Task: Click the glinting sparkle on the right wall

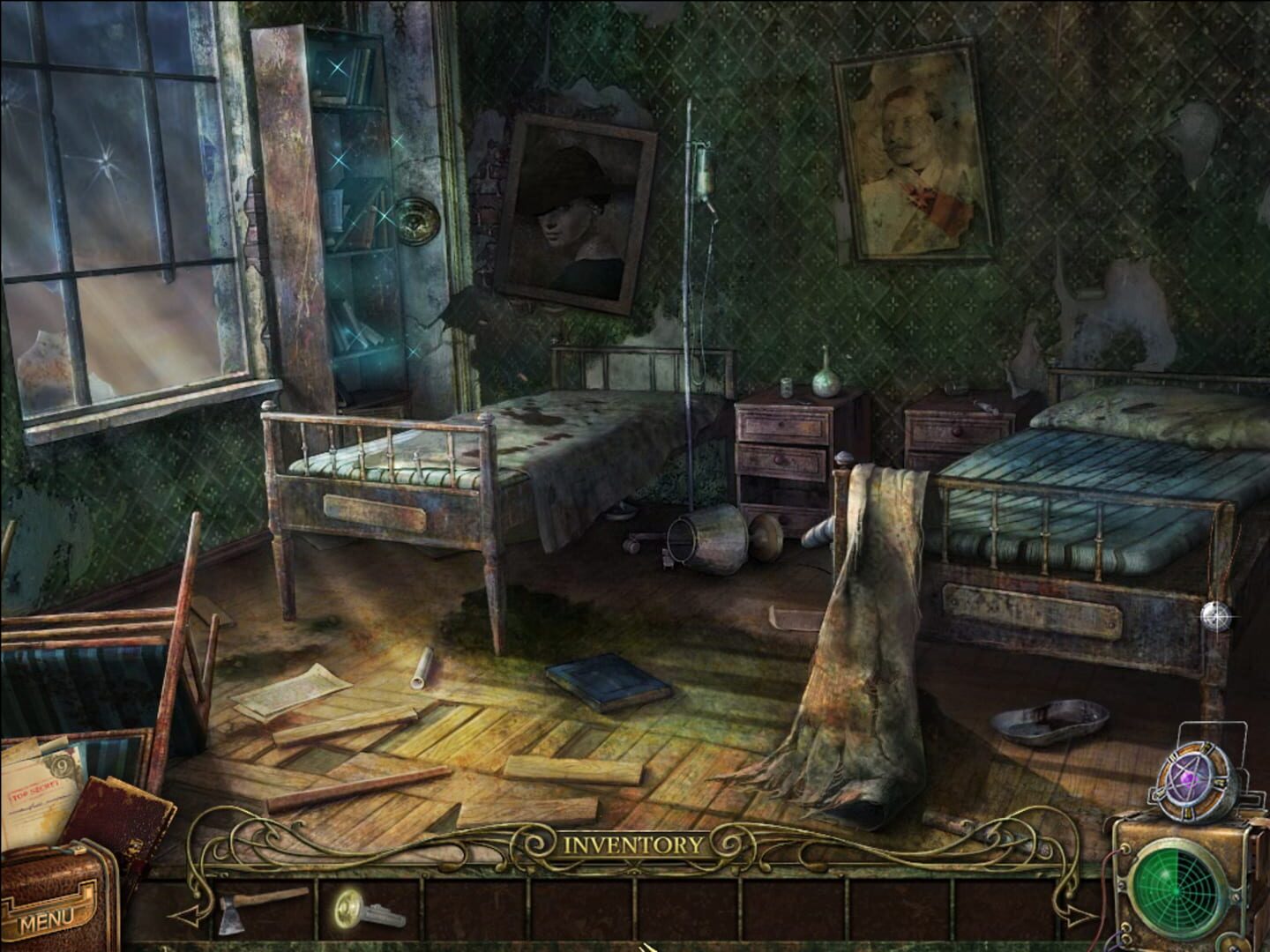Action: pyautogui.click(x=1216, y=617)
